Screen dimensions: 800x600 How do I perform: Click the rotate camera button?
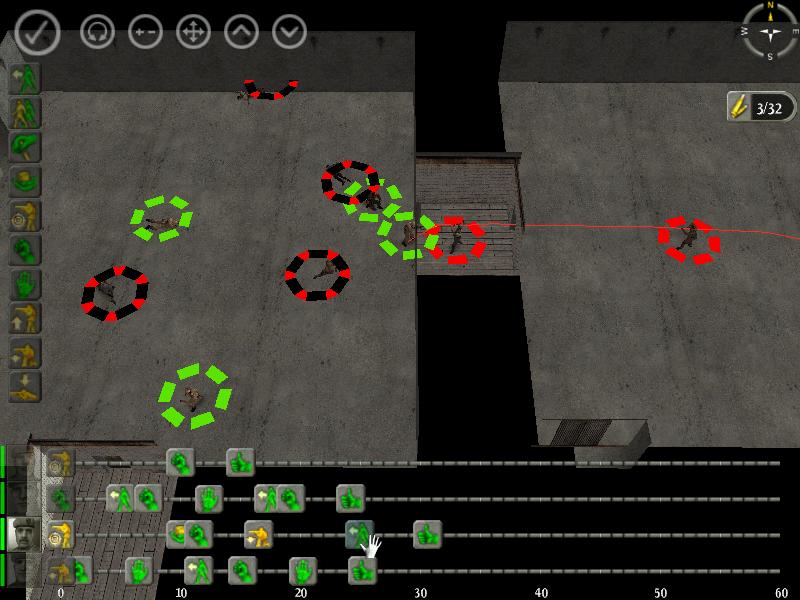click(x=97, y=32)
